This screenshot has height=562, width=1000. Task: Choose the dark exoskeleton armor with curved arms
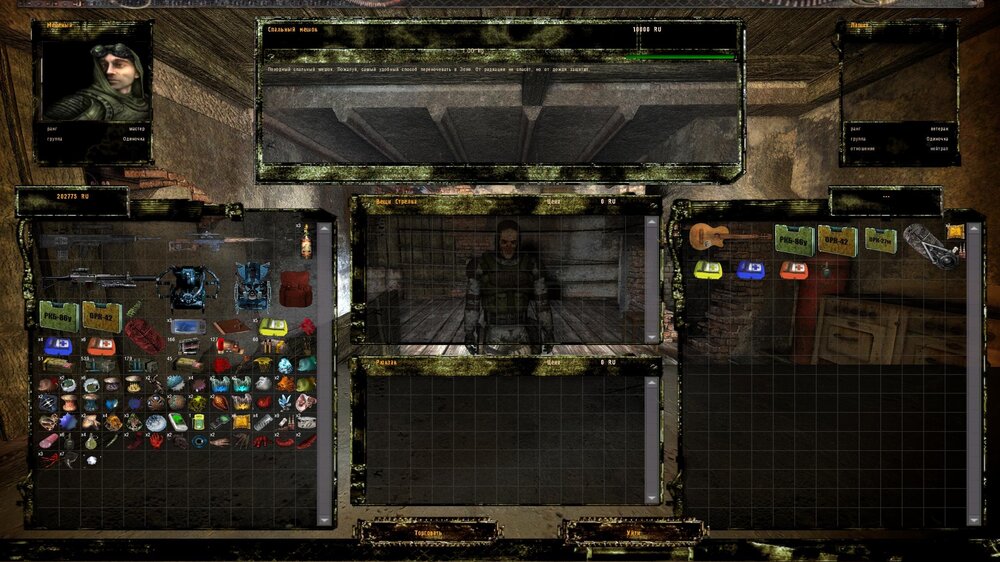[187, 285]
